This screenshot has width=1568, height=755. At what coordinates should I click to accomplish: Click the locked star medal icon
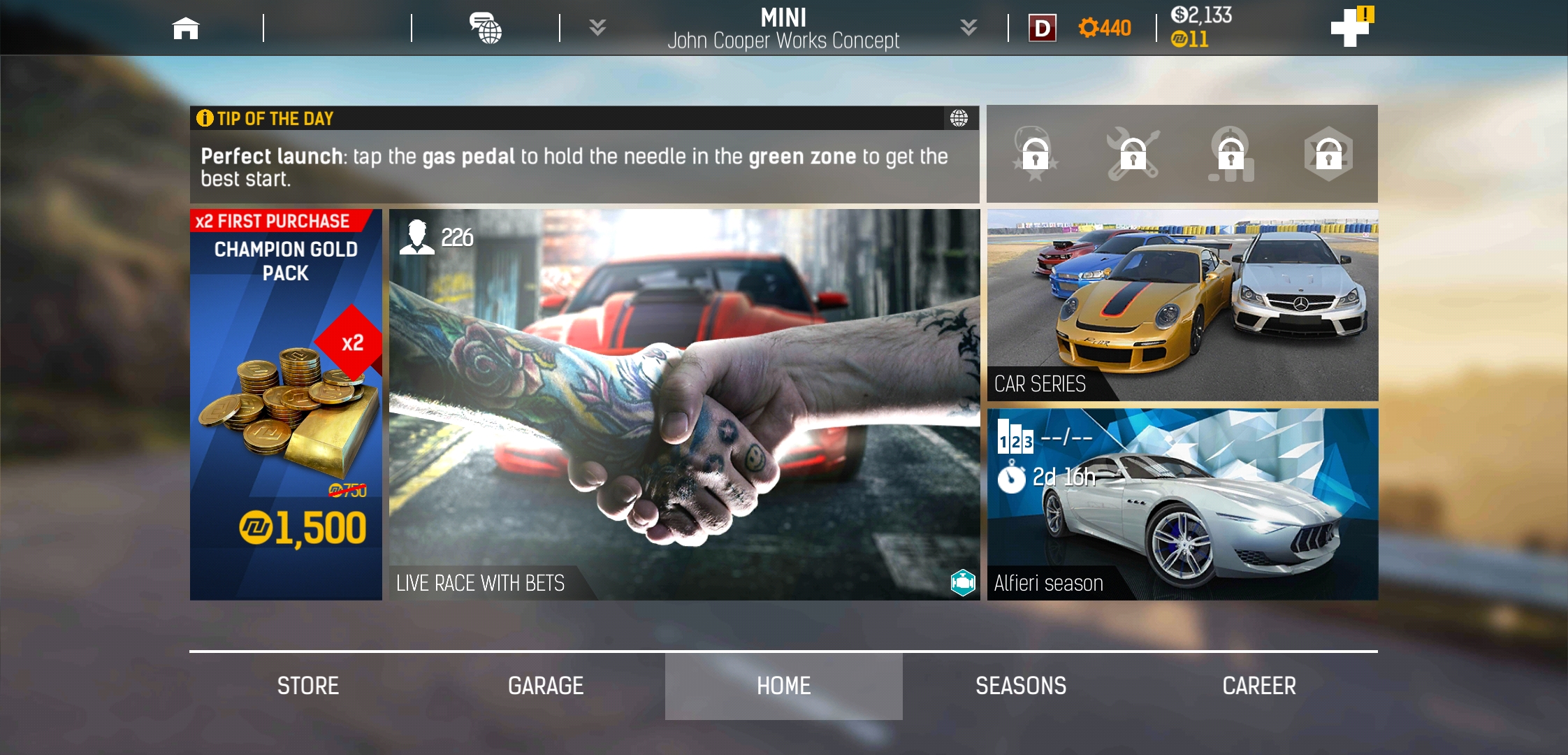coord(1035,154)
